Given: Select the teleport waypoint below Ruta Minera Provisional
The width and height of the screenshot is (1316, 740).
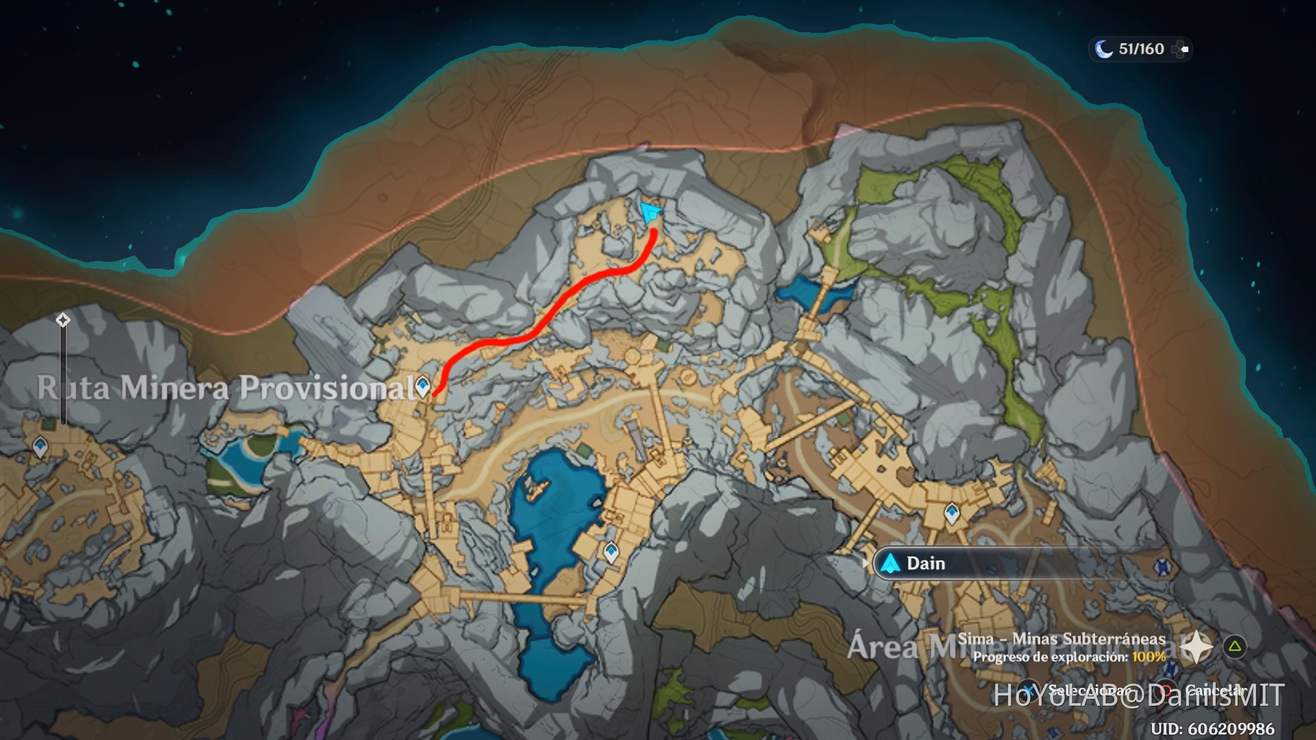Looking at the screenshot, I should (x=423, y=385).
